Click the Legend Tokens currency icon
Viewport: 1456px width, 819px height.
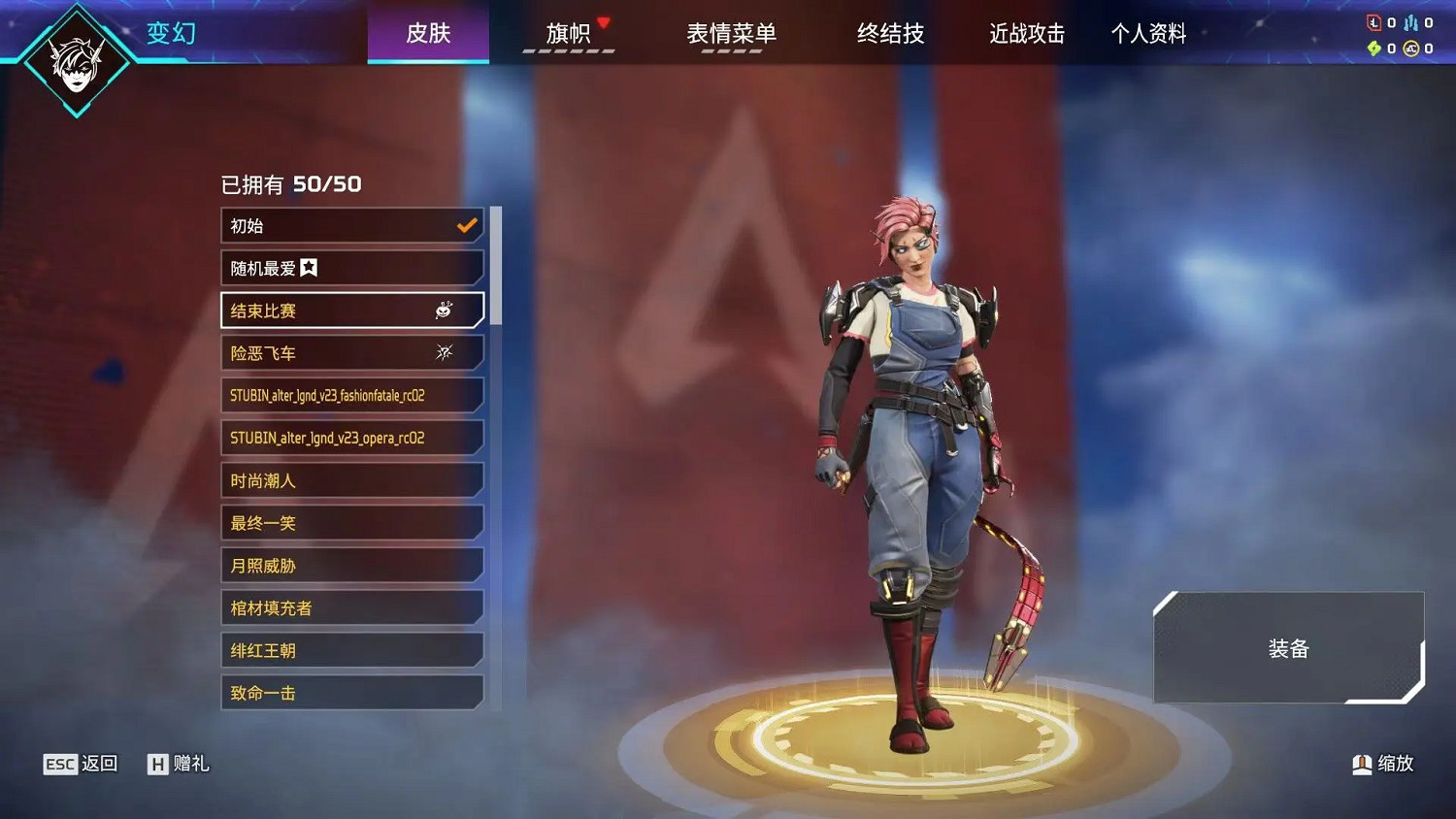[x=1373, y=21]
